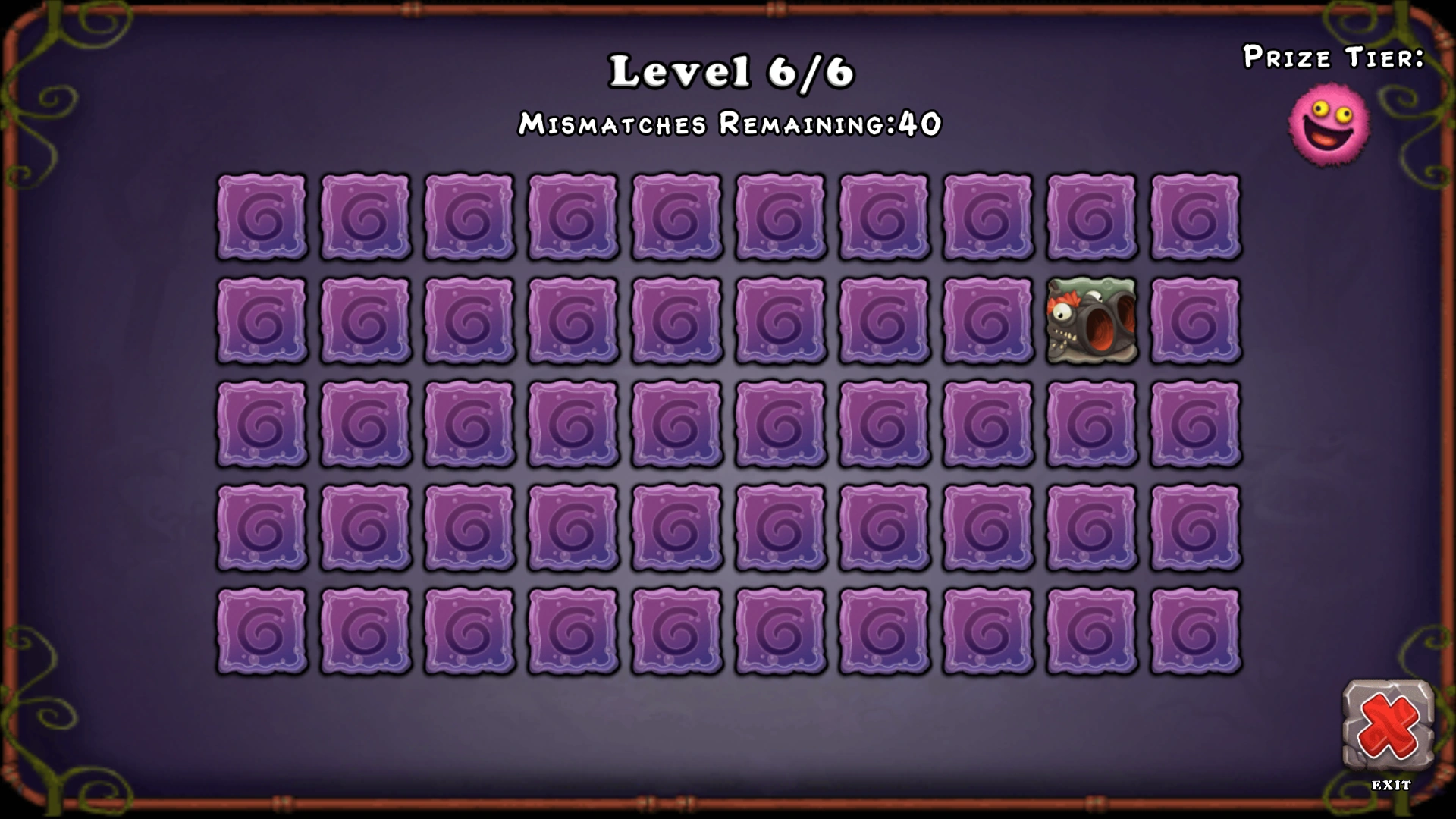
Task: Click the Mismatches Remaining counter
Action: [730, 123]
